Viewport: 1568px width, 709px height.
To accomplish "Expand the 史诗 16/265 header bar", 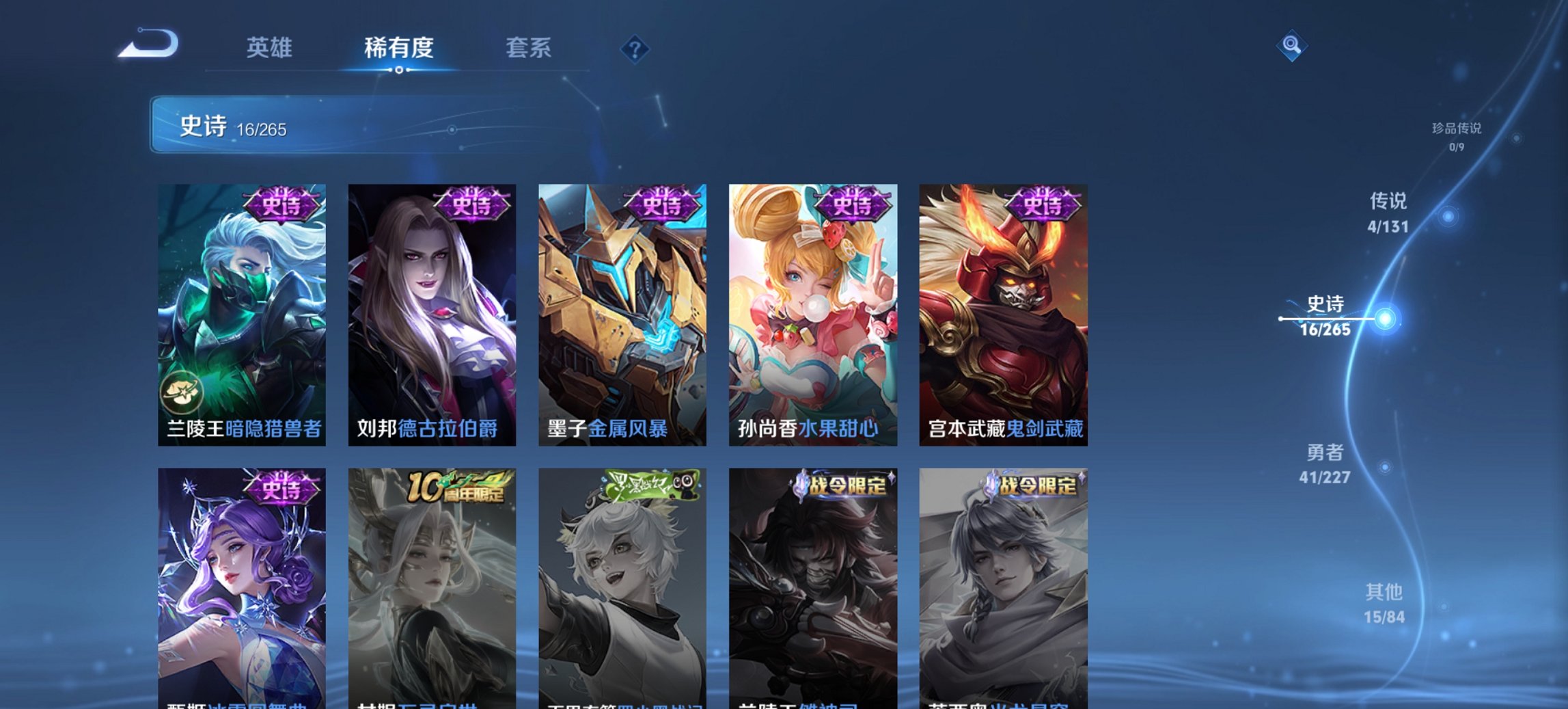I will pyautogui.click(x=314, y=125).
